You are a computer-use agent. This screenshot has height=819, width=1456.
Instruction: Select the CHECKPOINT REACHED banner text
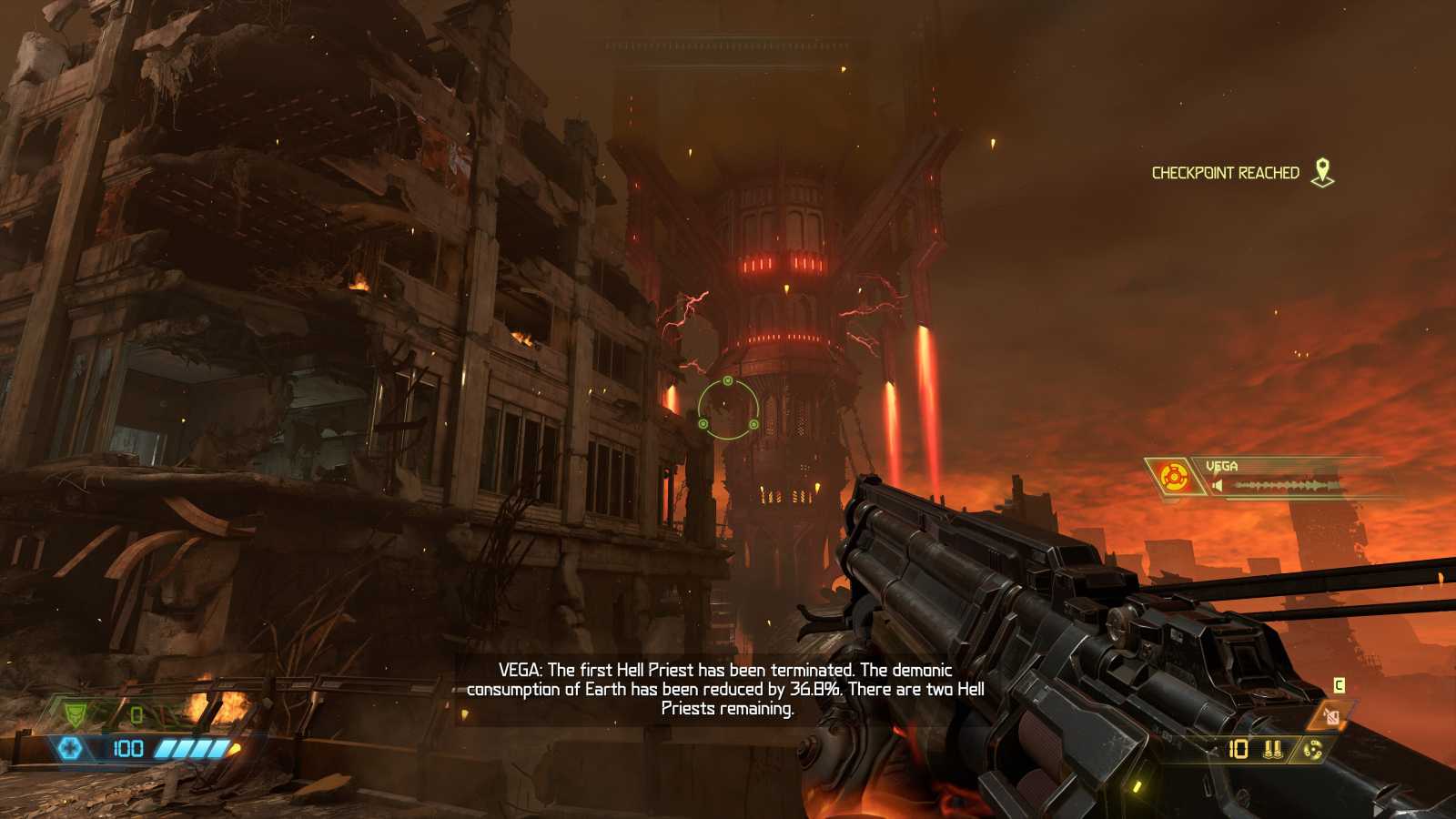tap(1227, 169)
